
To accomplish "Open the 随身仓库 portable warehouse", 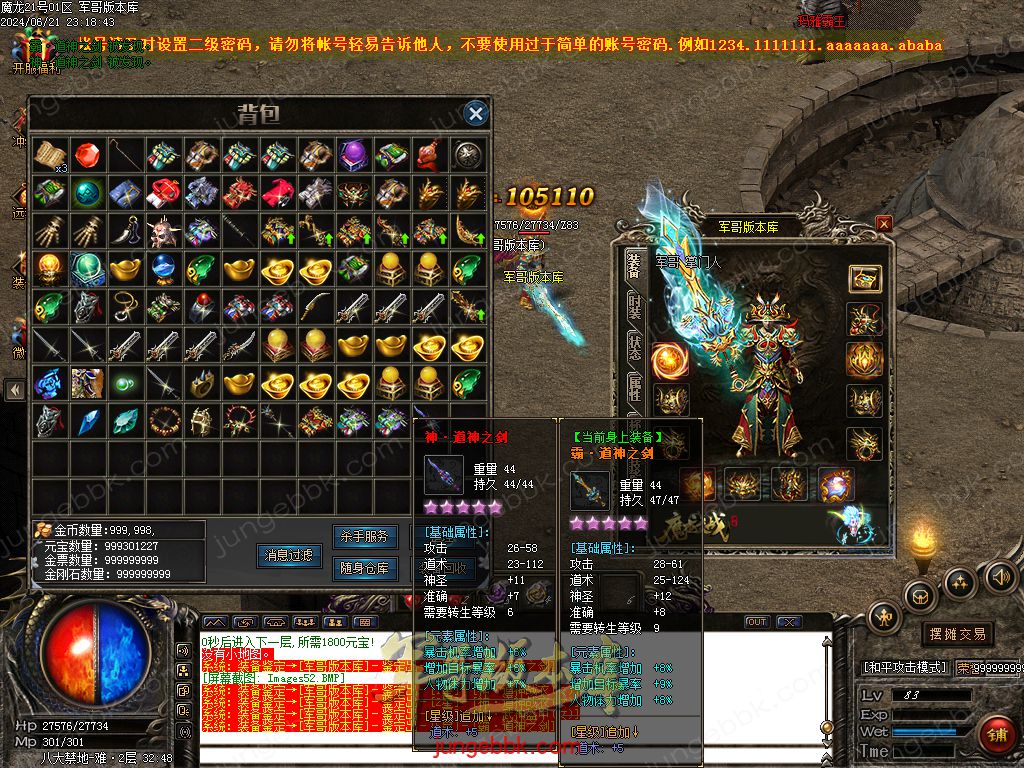I will [362, 569].
